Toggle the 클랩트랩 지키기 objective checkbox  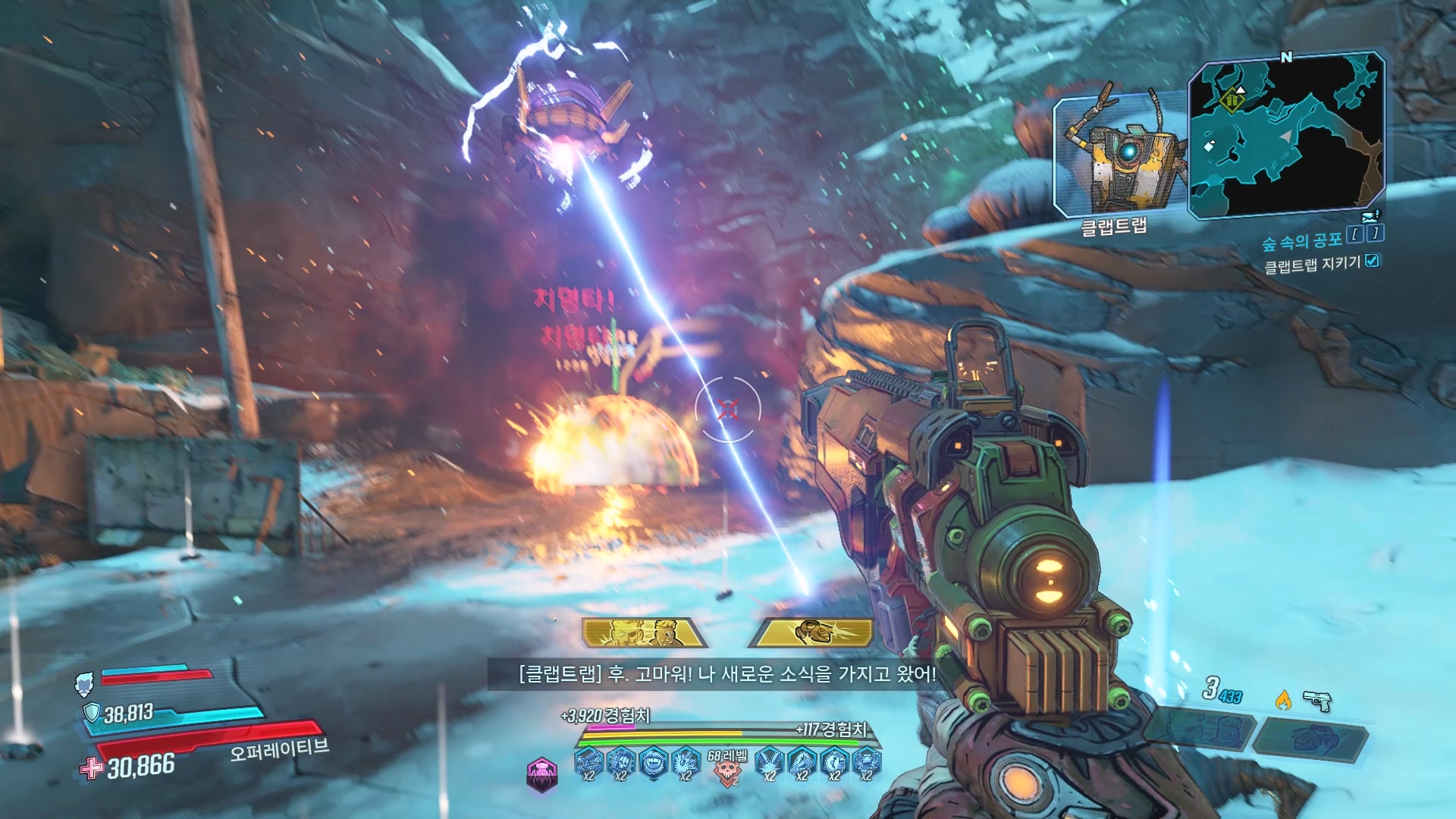(x=1372, y=261)
